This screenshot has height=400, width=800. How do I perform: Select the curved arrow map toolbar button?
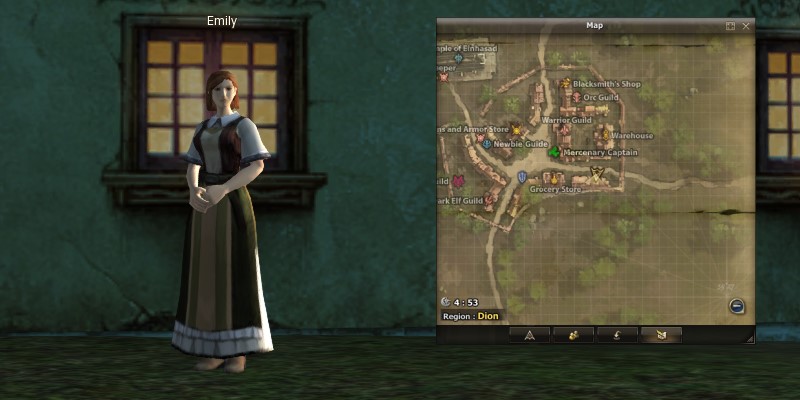point(617,335)
